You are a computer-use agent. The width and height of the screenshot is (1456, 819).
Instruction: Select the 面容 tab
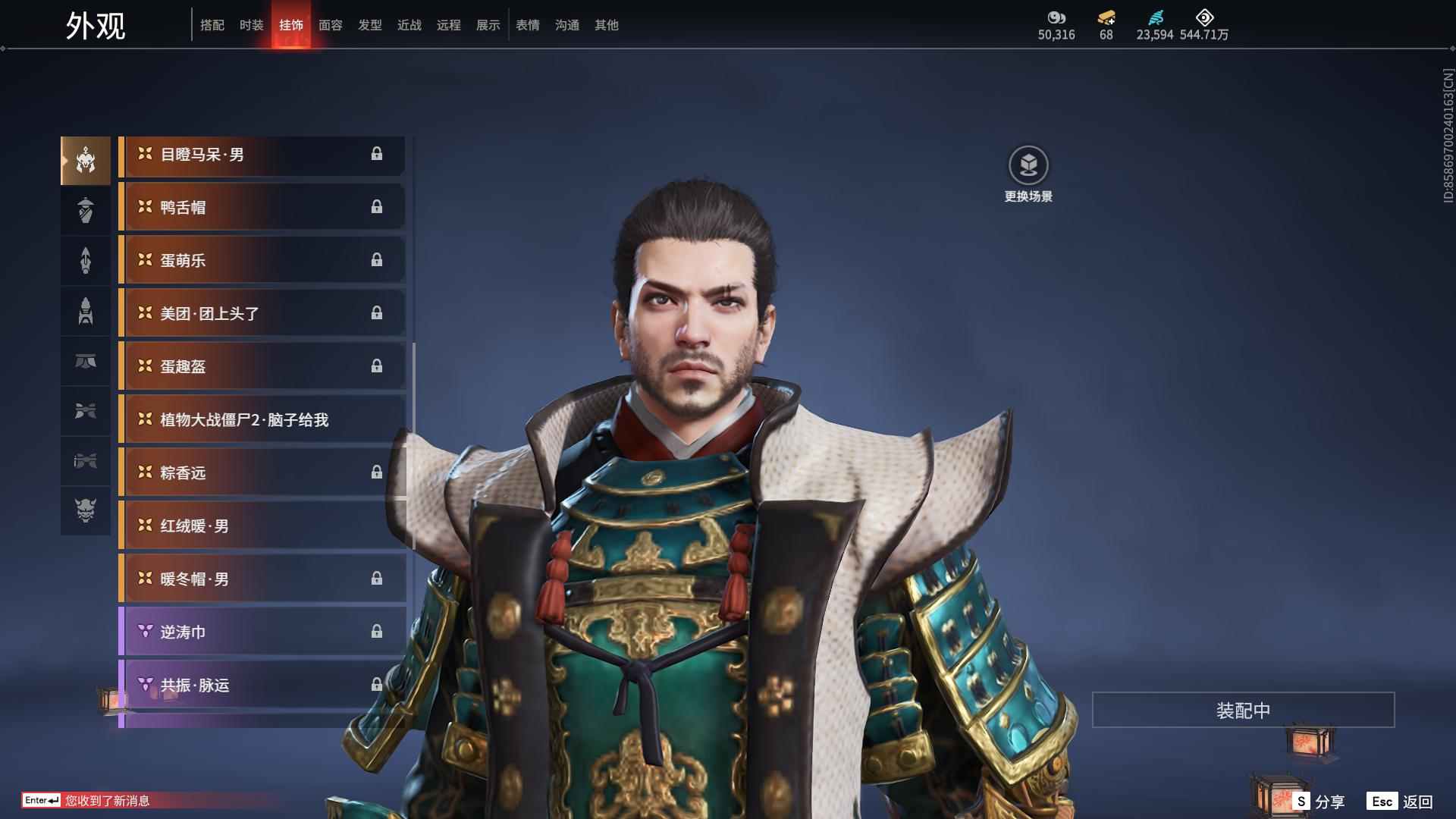click(x=331, y=25)
